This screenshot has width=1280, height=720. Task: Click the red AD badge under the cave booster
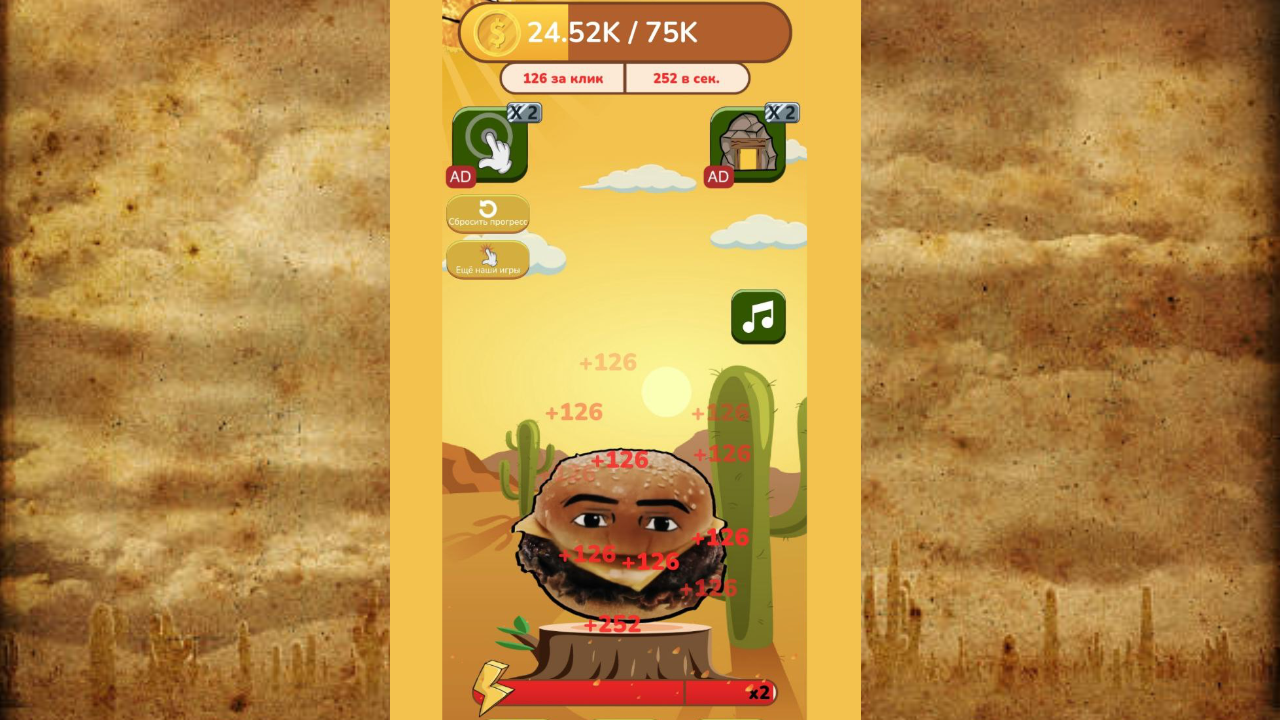click(717, 176)
